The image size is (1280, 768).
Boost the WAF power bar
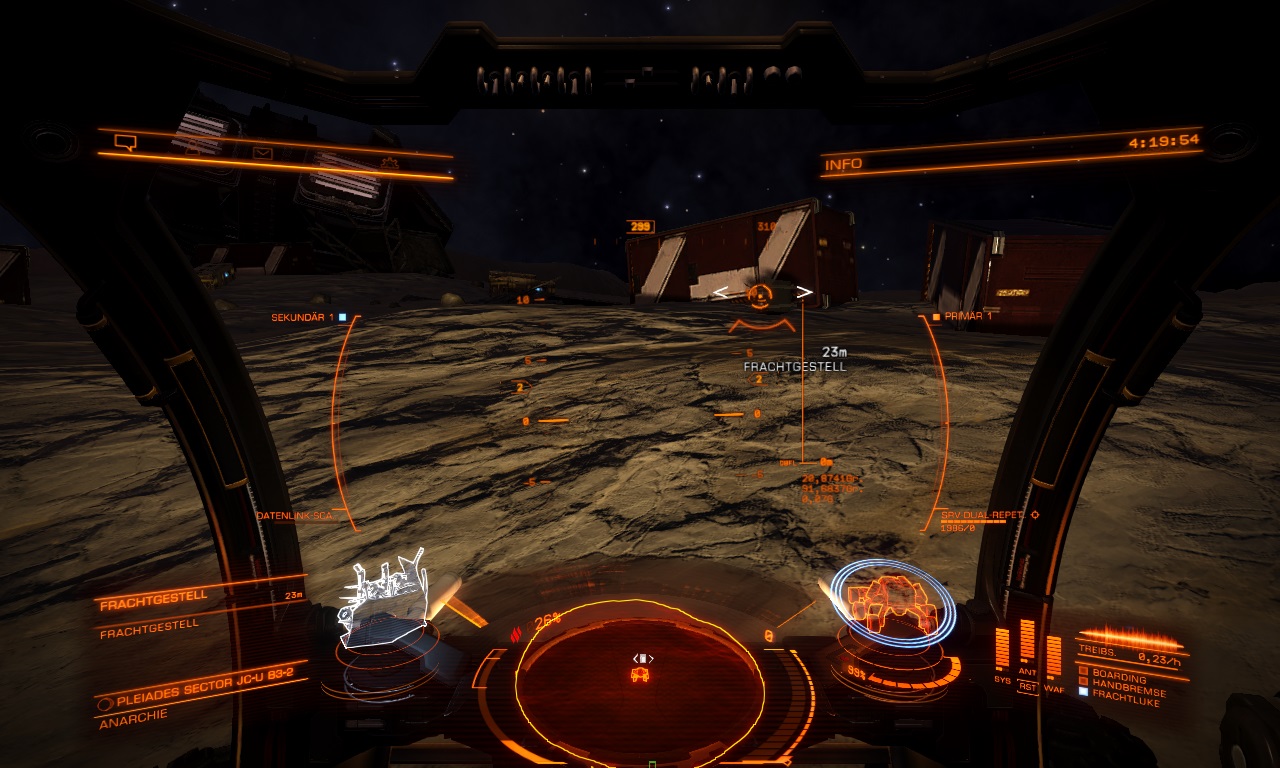[1053, 655]
